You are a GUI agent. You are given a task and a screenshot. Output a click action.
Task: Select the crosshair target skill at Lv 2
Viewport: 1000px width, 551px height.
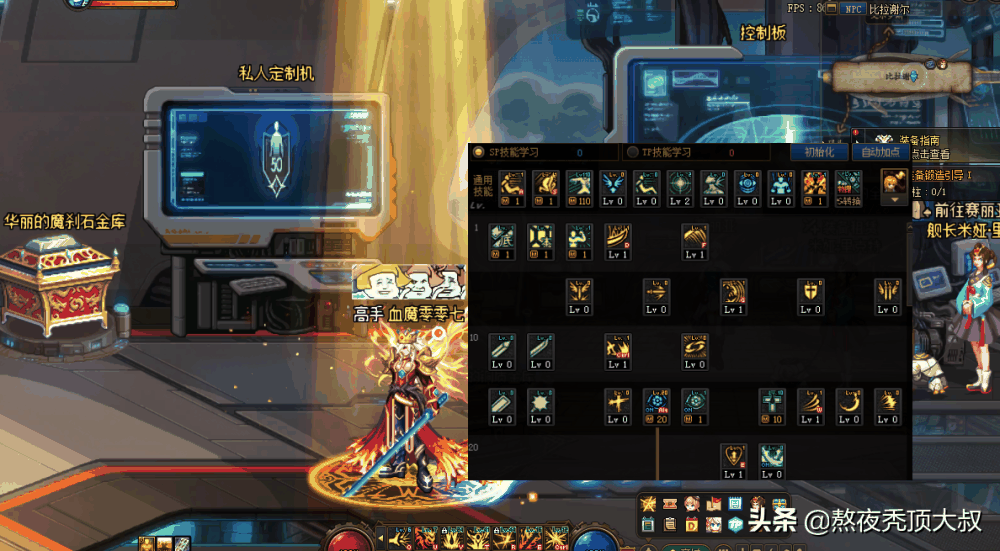coord(679,184)
